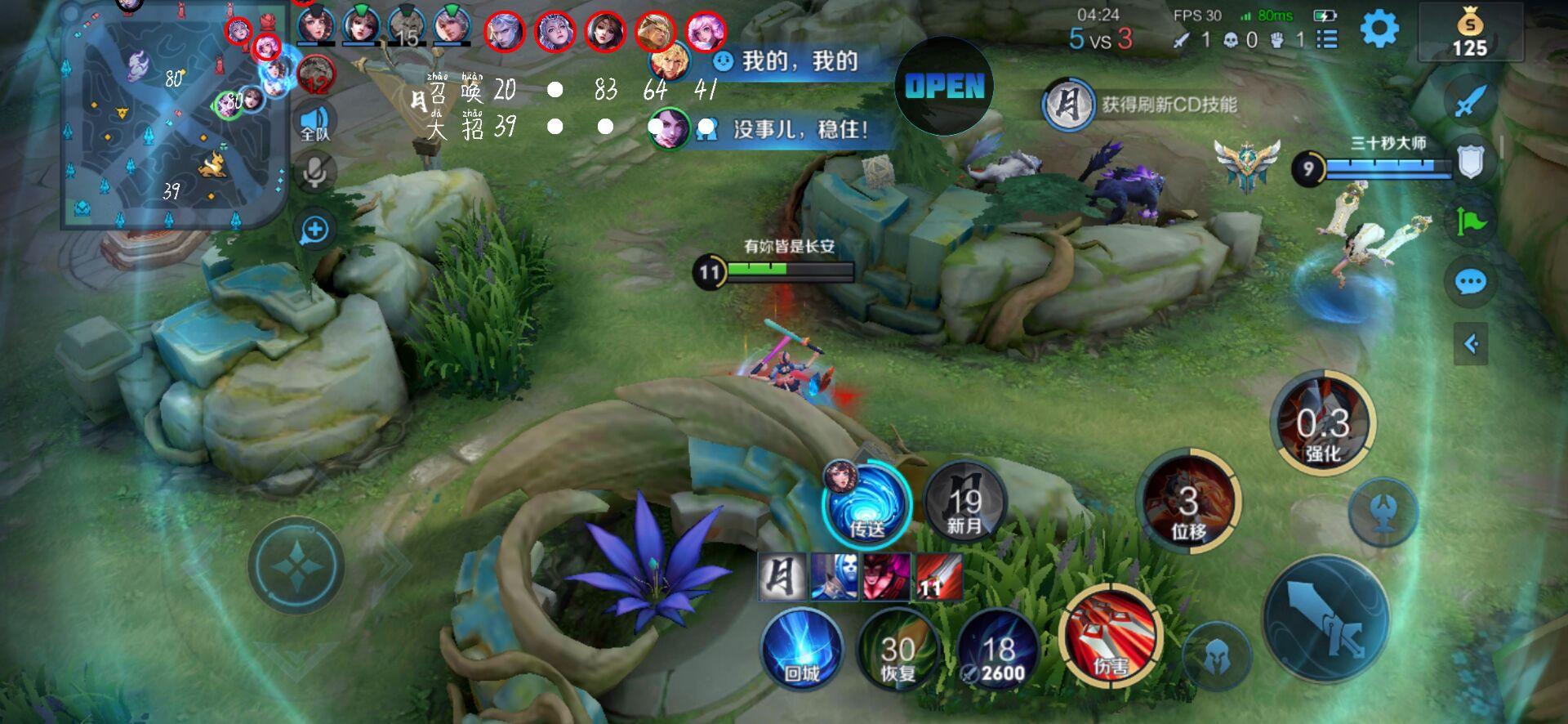This screenshot has height=724, width=1568.
Task: Use the 新月 skill on cooldown
Action: (964, 505)
